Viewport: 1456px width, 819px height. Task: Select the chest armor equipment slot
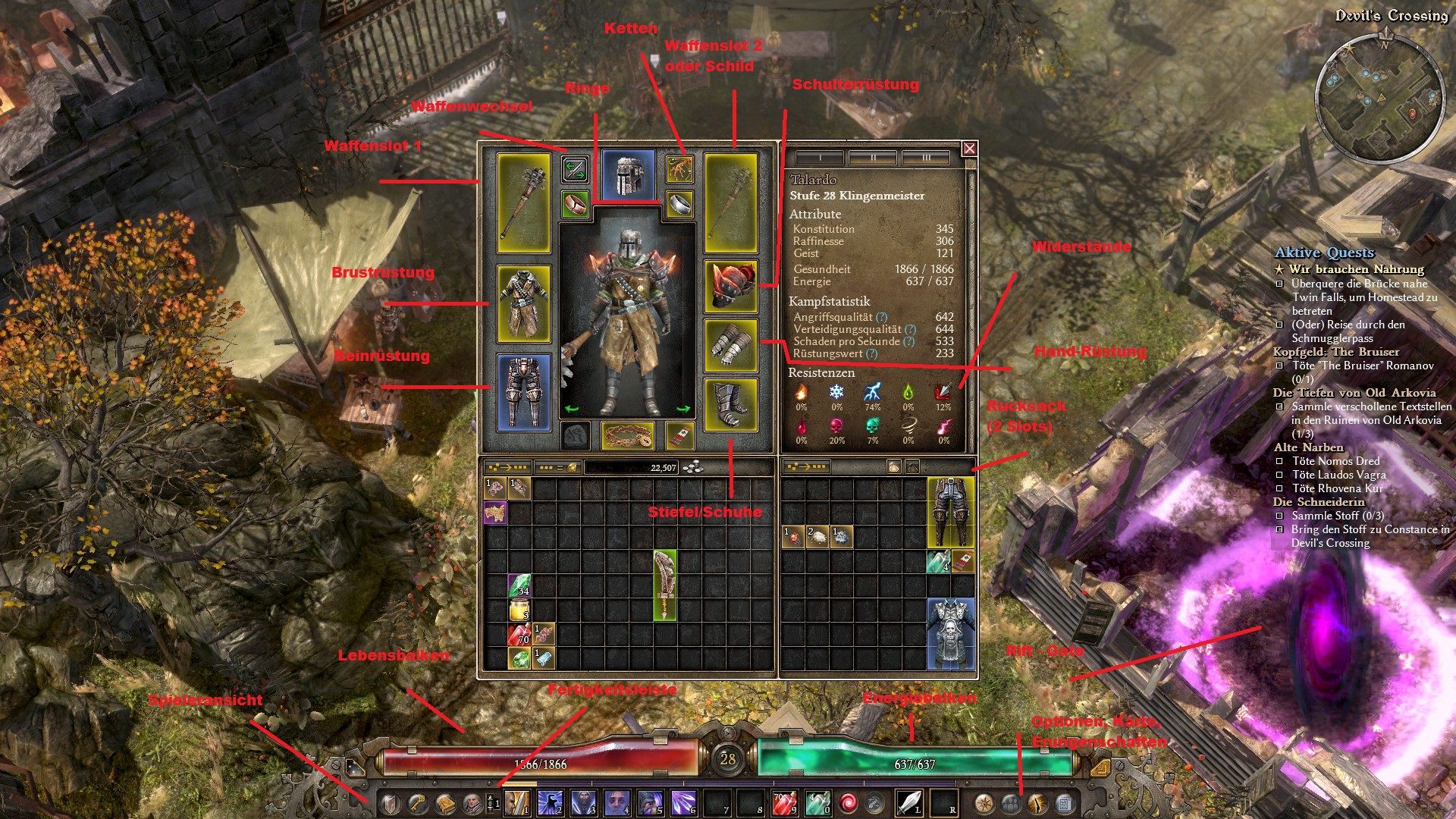pyautogui.click(x=523, y=303)
